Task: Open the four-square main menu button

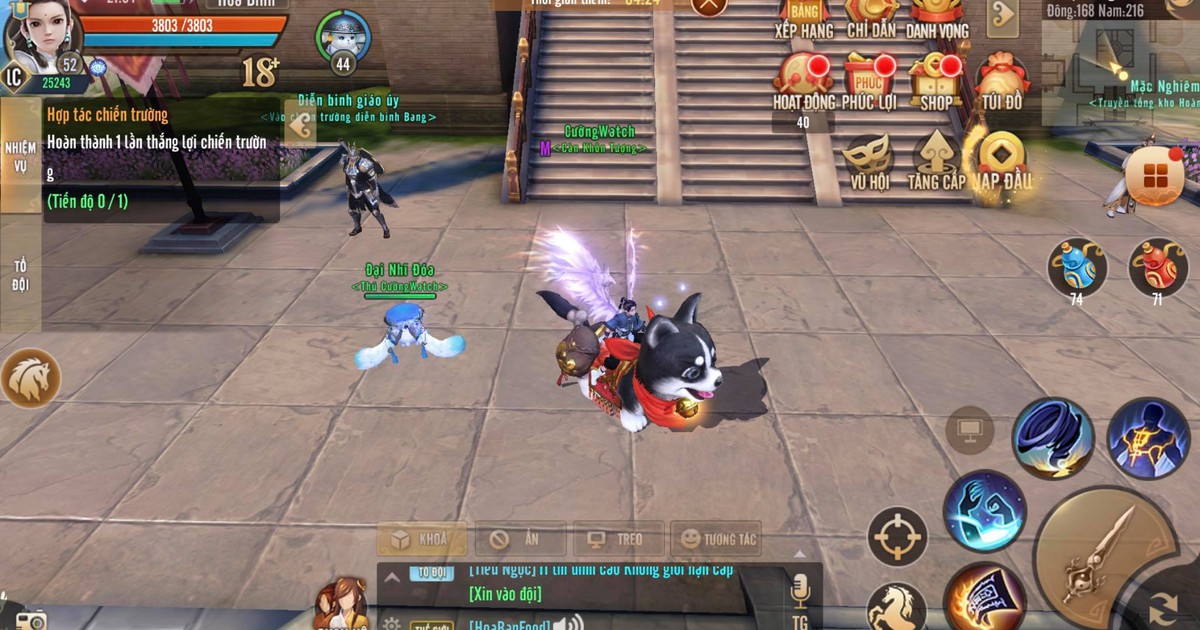Action: 1155,177
